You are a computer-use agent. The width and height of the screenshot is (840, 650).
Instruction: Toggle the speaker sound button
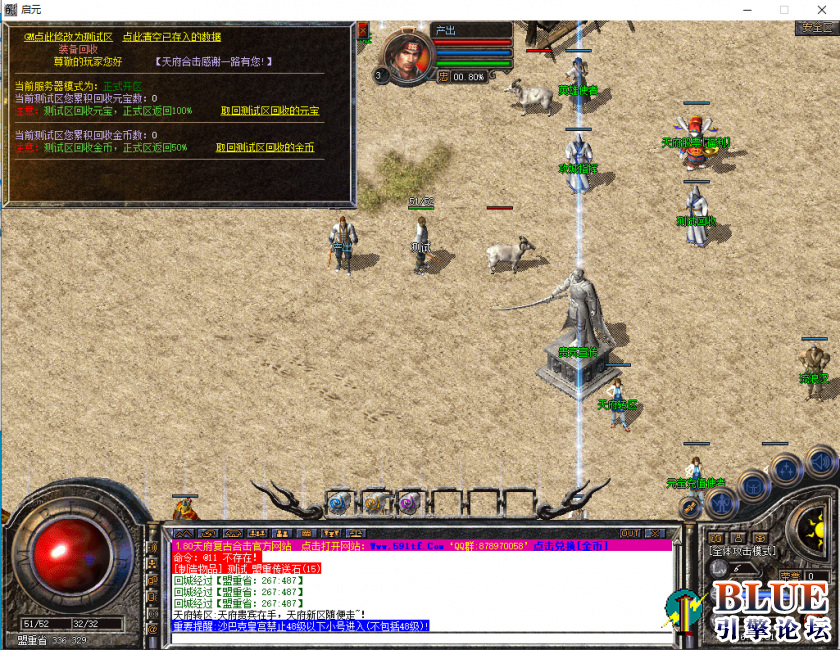[x=820, y=462]
